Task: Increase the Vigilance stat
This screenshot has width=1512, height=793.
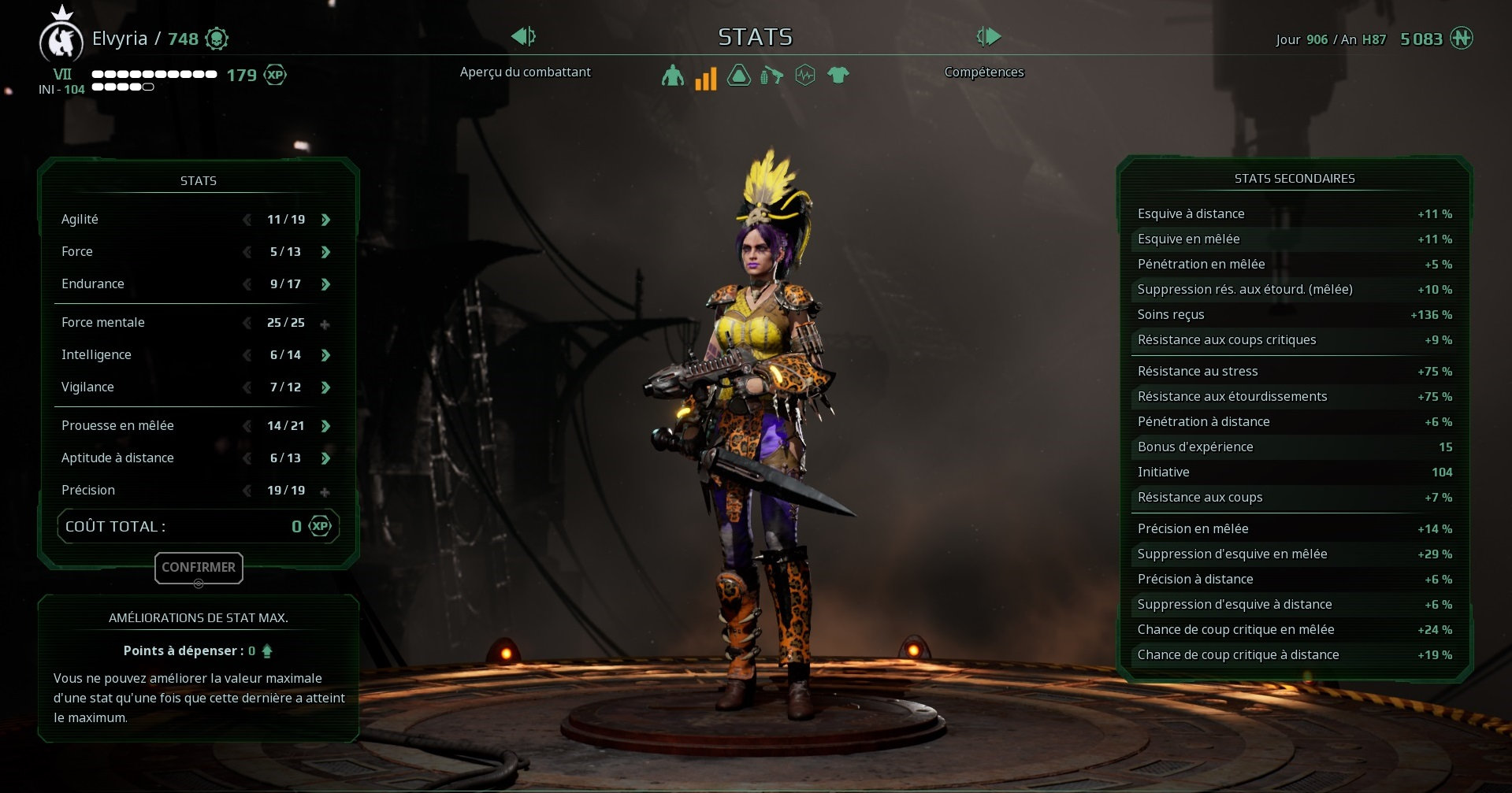Action: pyautogui.click(x=325, y=387)
